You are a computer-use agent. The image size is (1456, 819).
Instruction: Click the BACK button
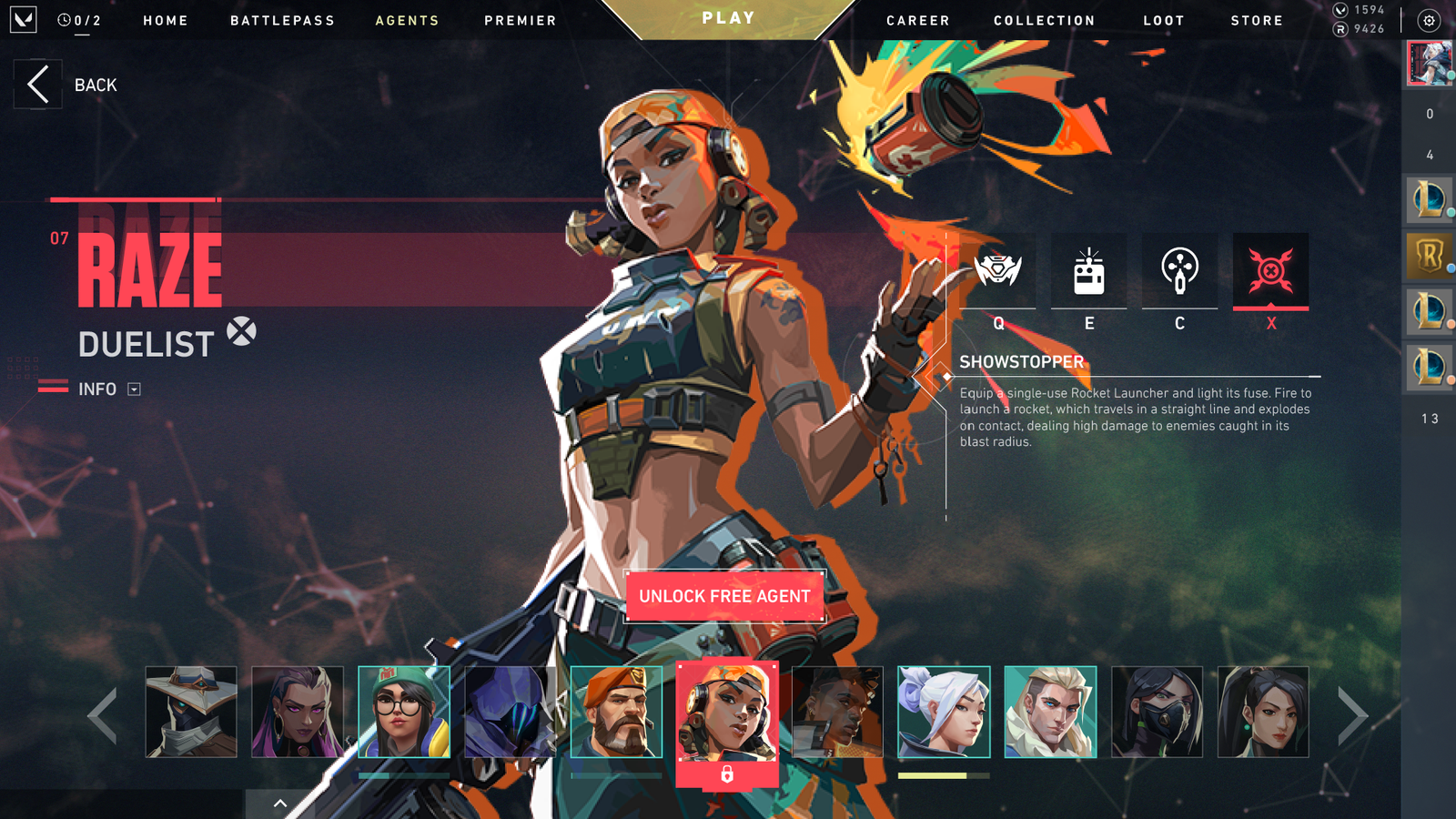click(x=37, y=84)
